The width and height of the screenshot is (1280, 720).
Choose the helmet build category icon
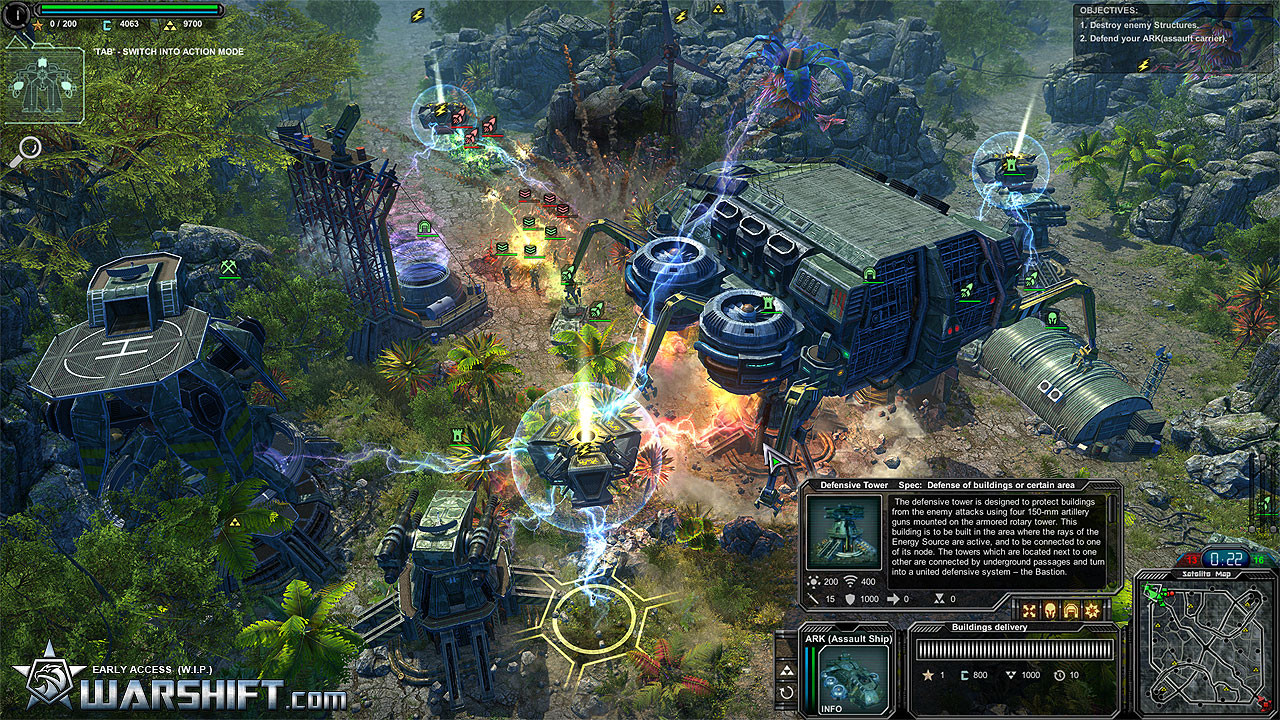tap(1050, 610)
